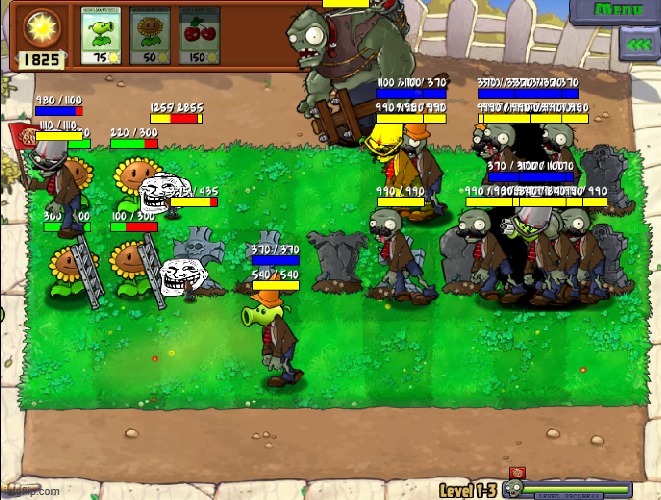This screenshot has width=661, height=500.
Task: Click the triple green arrows button
Action: click(637, 44)
